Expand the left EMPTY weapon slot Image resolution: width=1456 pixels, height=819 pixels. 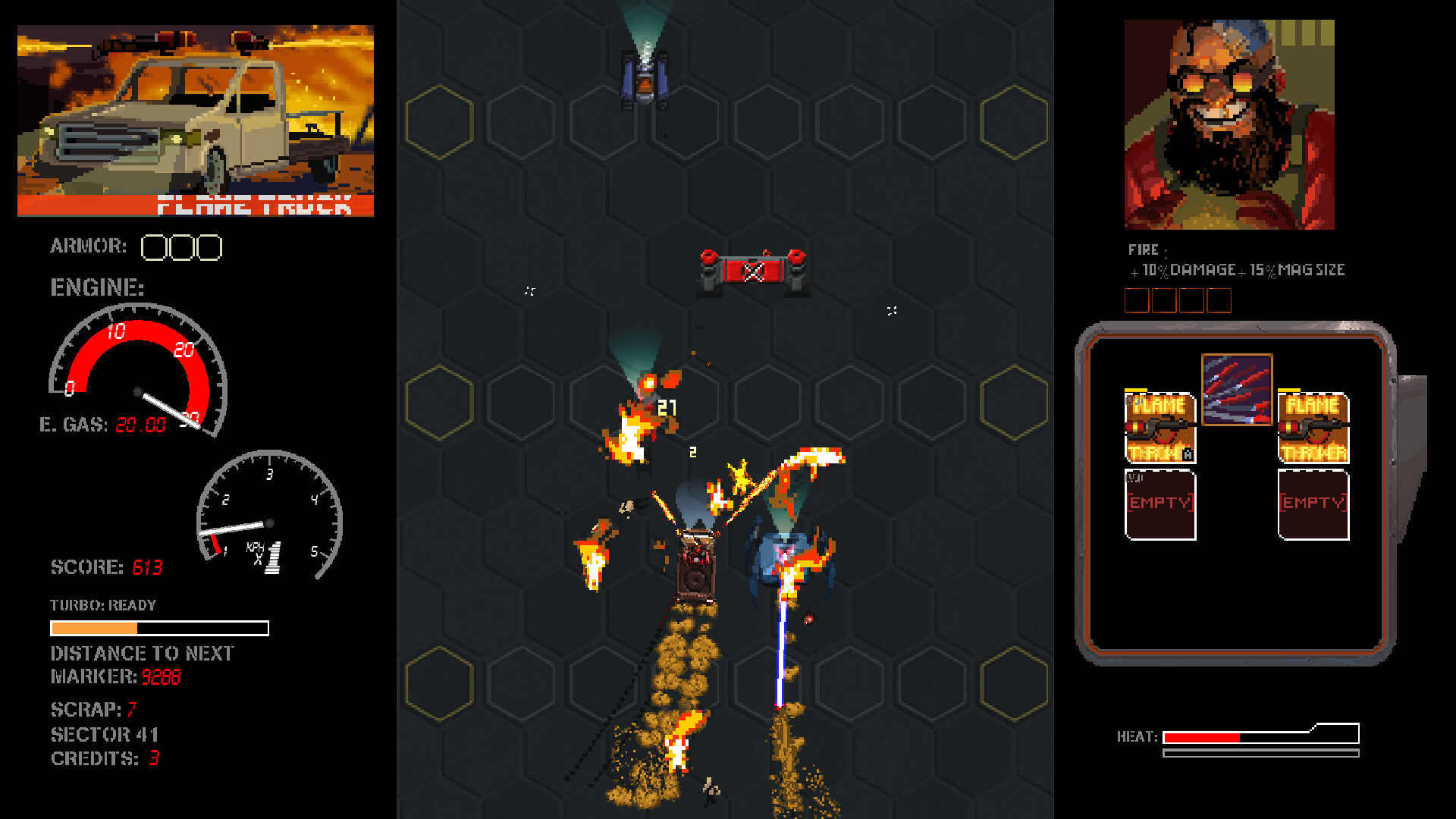pos(1159,502)
